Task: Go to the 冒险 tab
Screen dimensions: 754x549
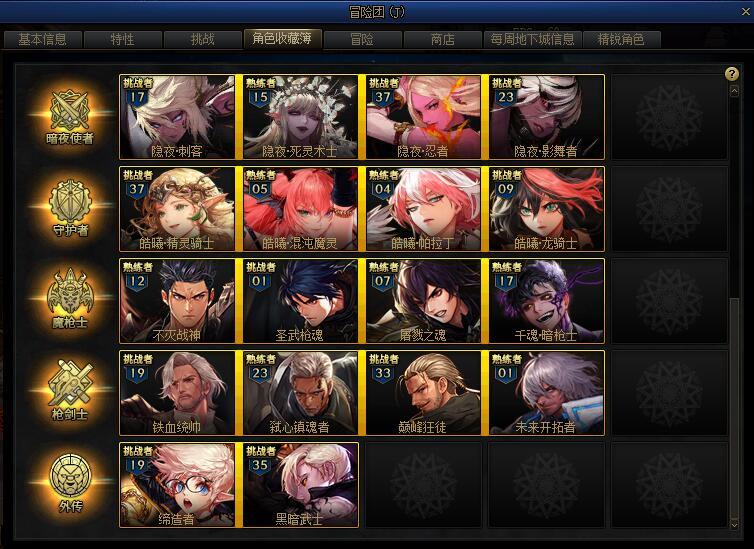Action: (x=362, y=40)
